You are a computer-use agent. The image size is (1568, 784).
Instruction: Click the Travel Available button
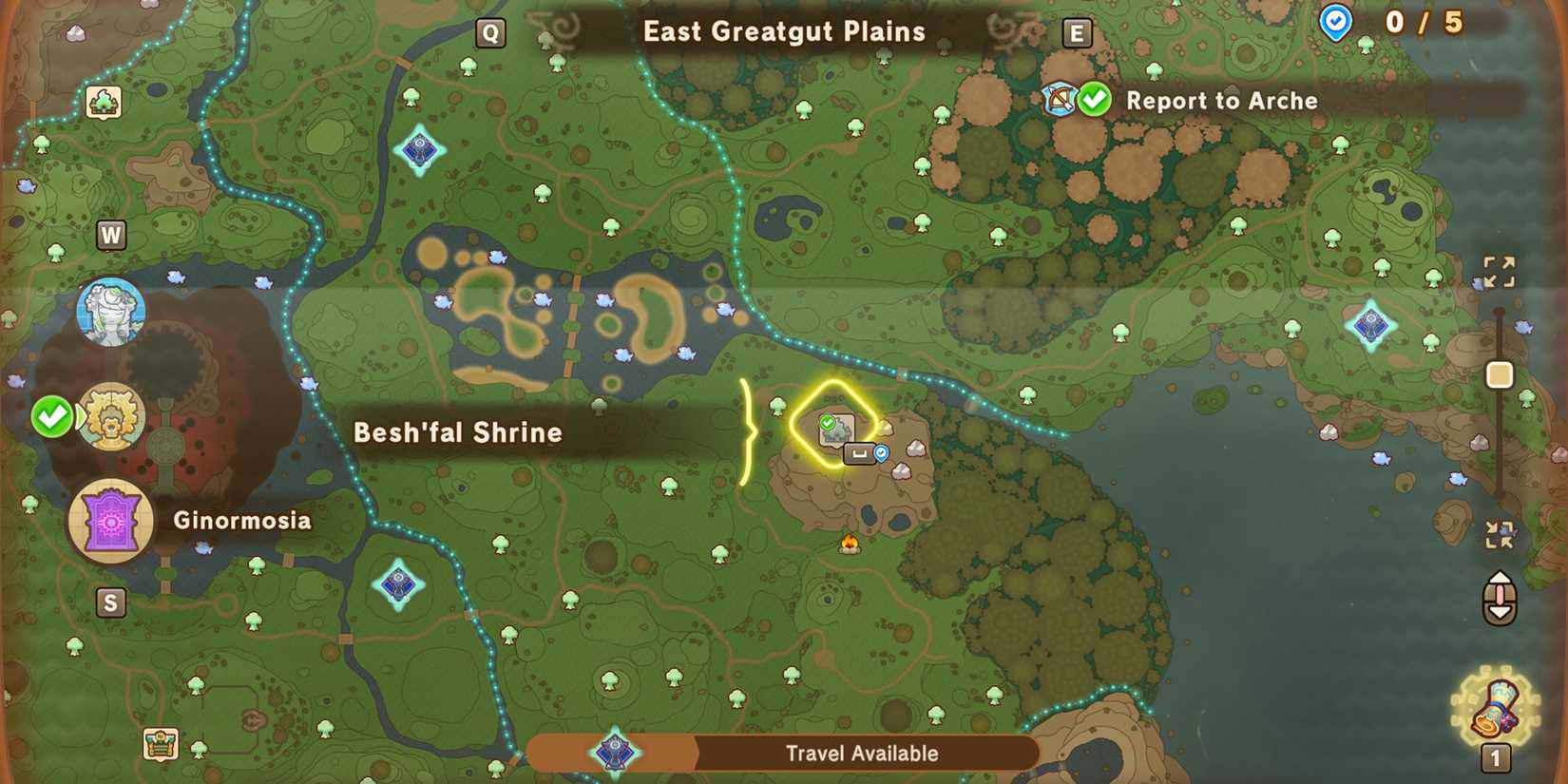coord(860,754)
